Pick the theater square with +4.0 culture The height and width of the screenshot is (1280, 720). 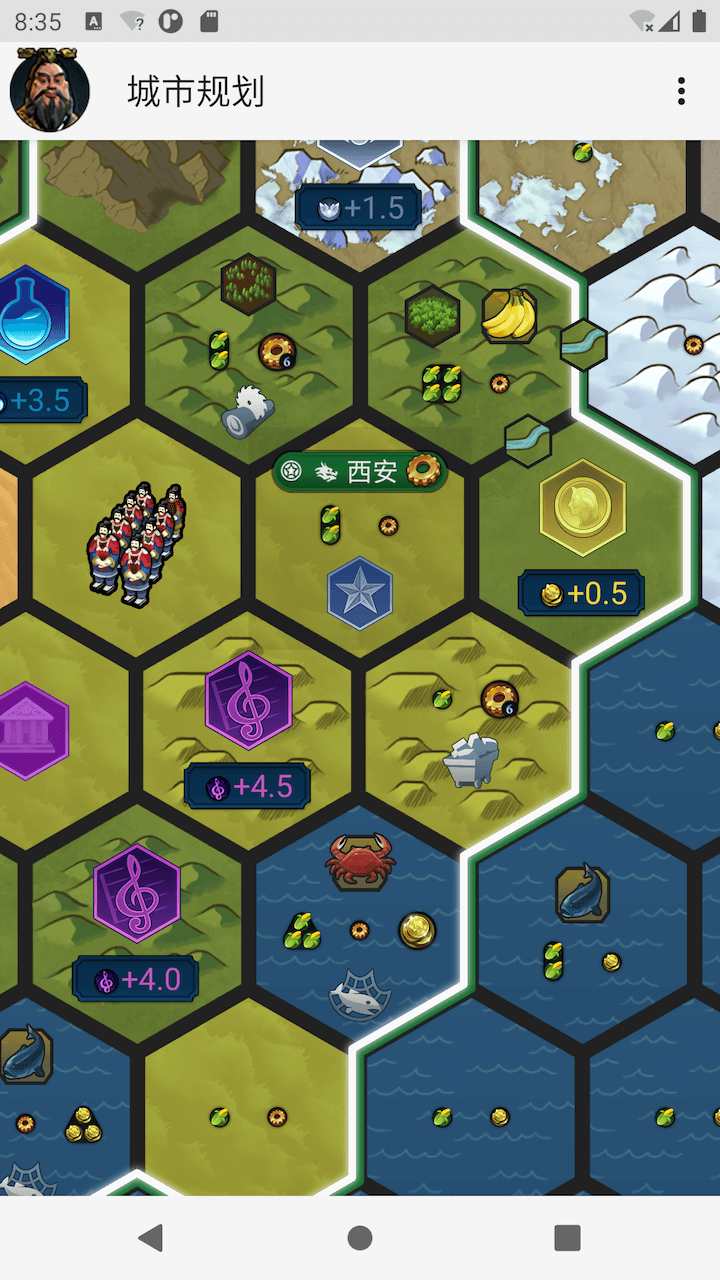pyautogui.click(x=137, y=893)
